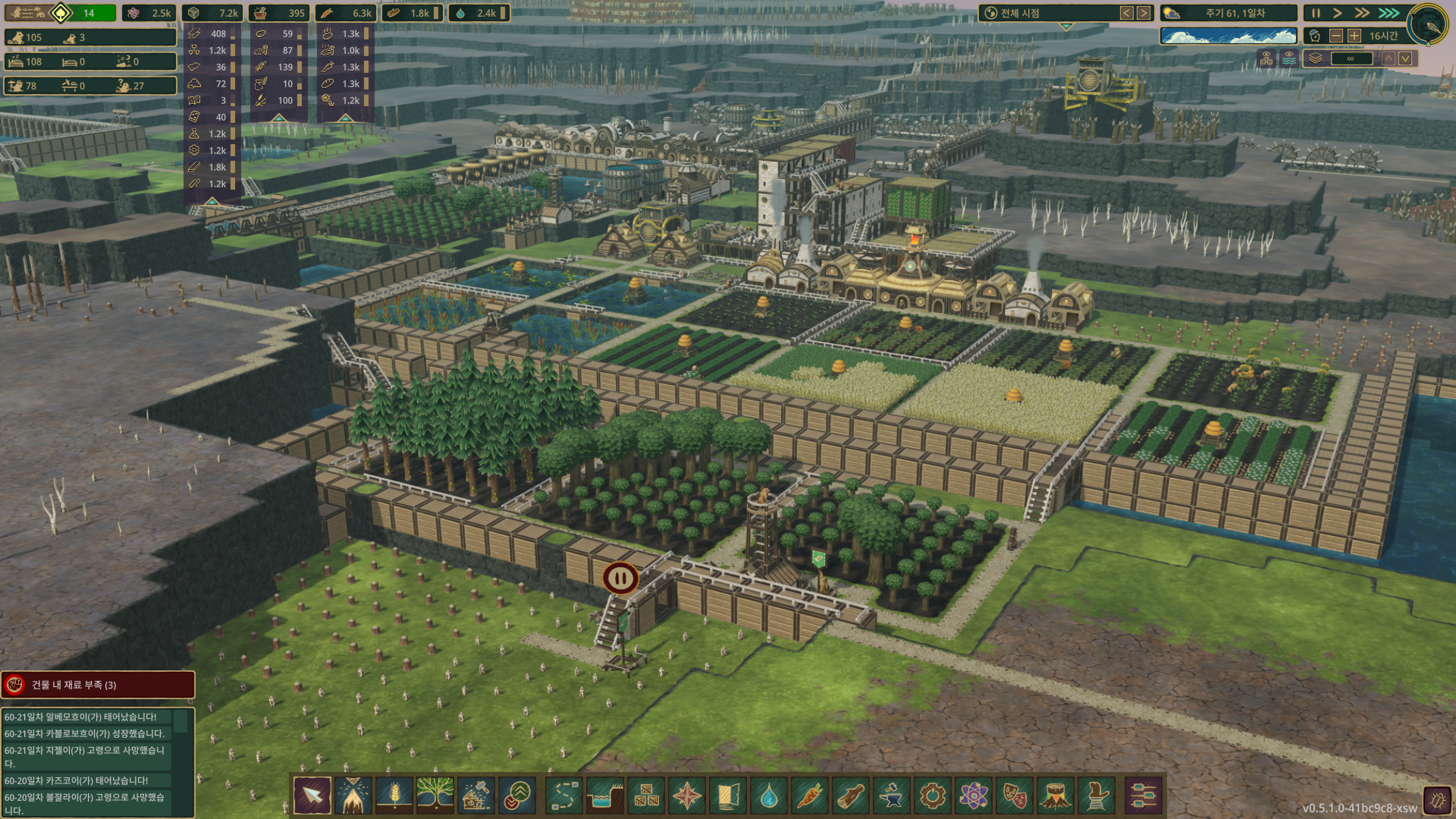
Task: Open the water drop building category
Action: pos(769,795)
